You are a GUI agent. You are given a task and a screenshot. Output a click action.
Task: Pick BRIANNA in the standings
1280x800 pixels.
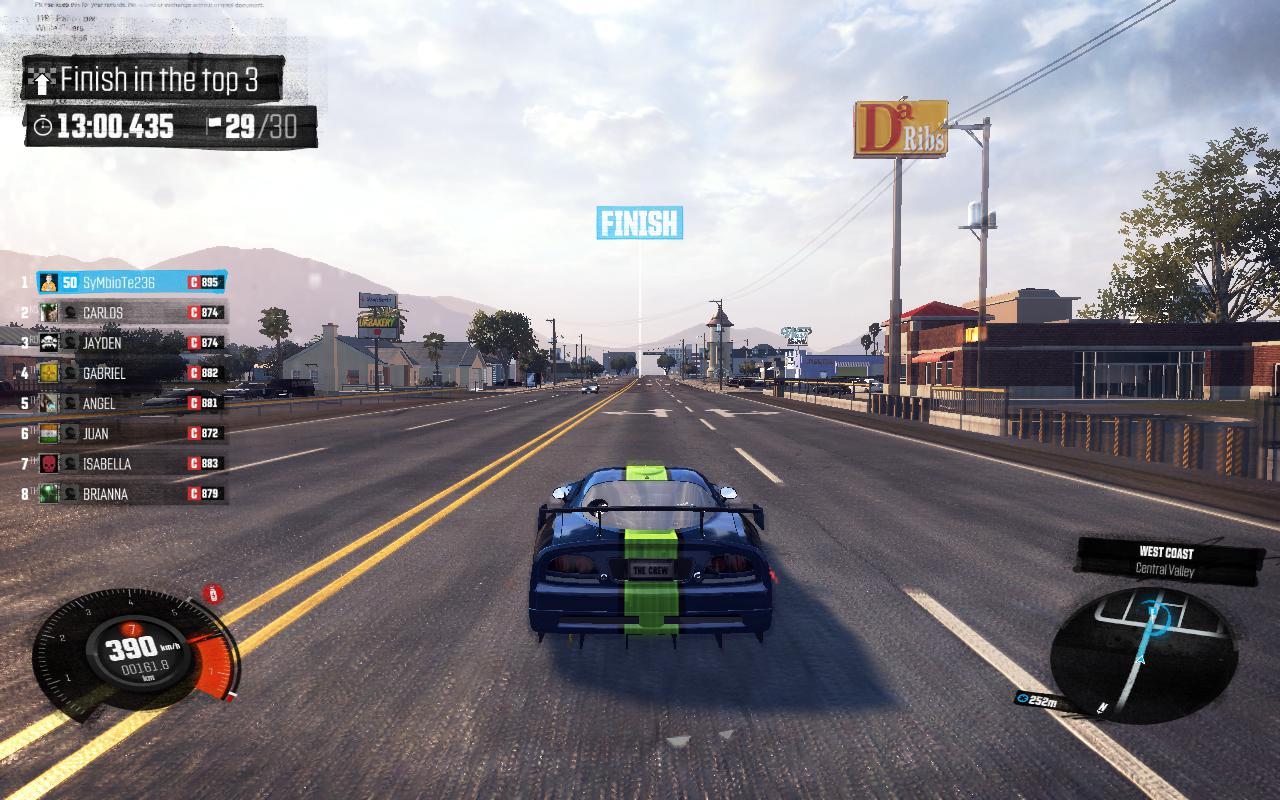pyautogui.click(x=131, y=493)
